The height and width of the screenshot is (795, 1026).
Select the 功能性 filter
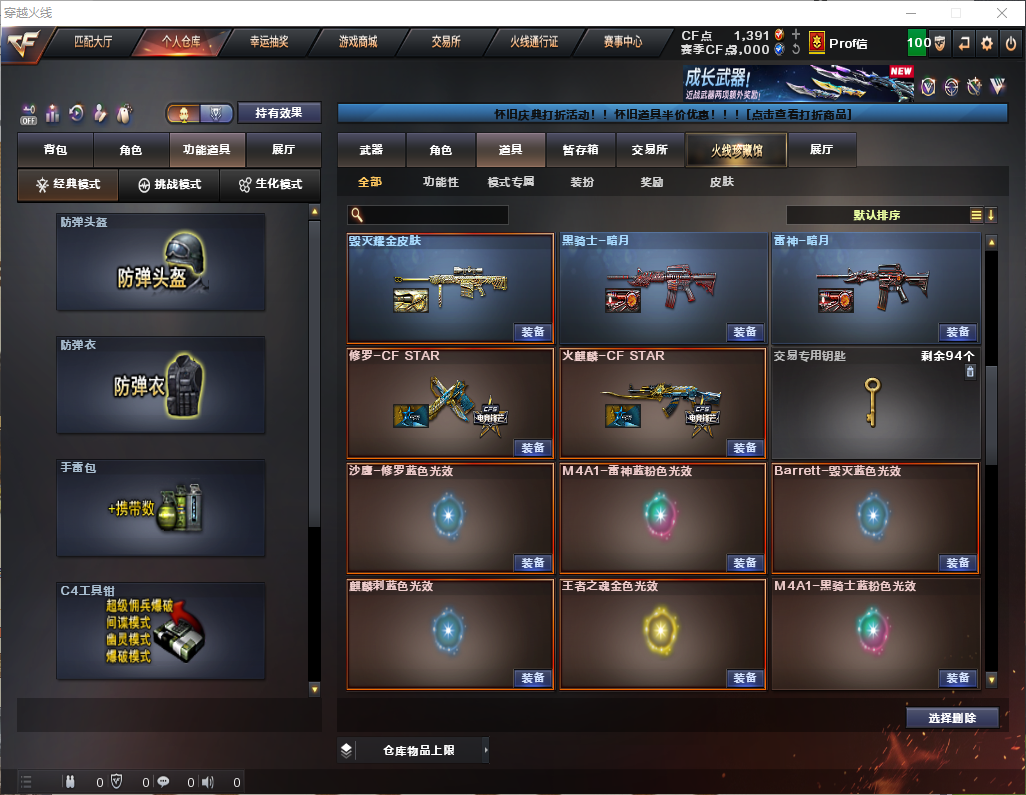coord(440,182)
